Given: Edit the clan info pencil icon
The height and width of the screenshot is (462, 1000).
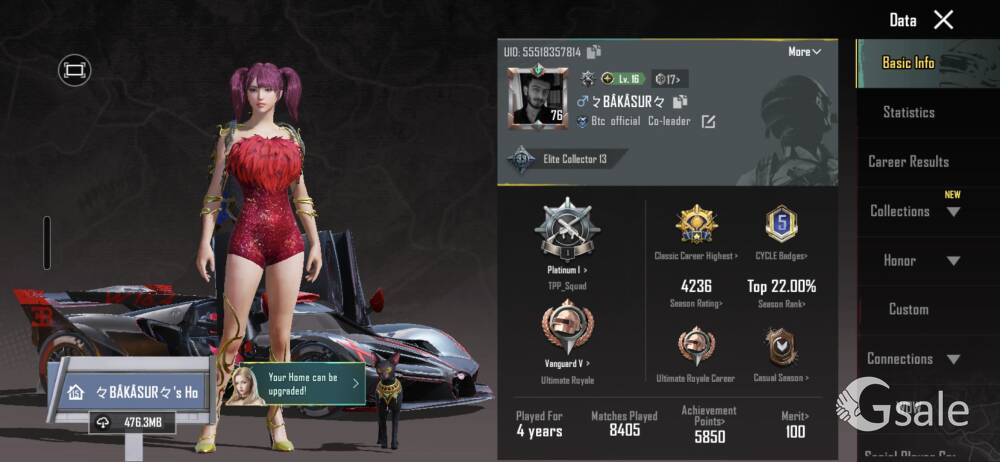Looking at the screenshot, I should point(708,122).
